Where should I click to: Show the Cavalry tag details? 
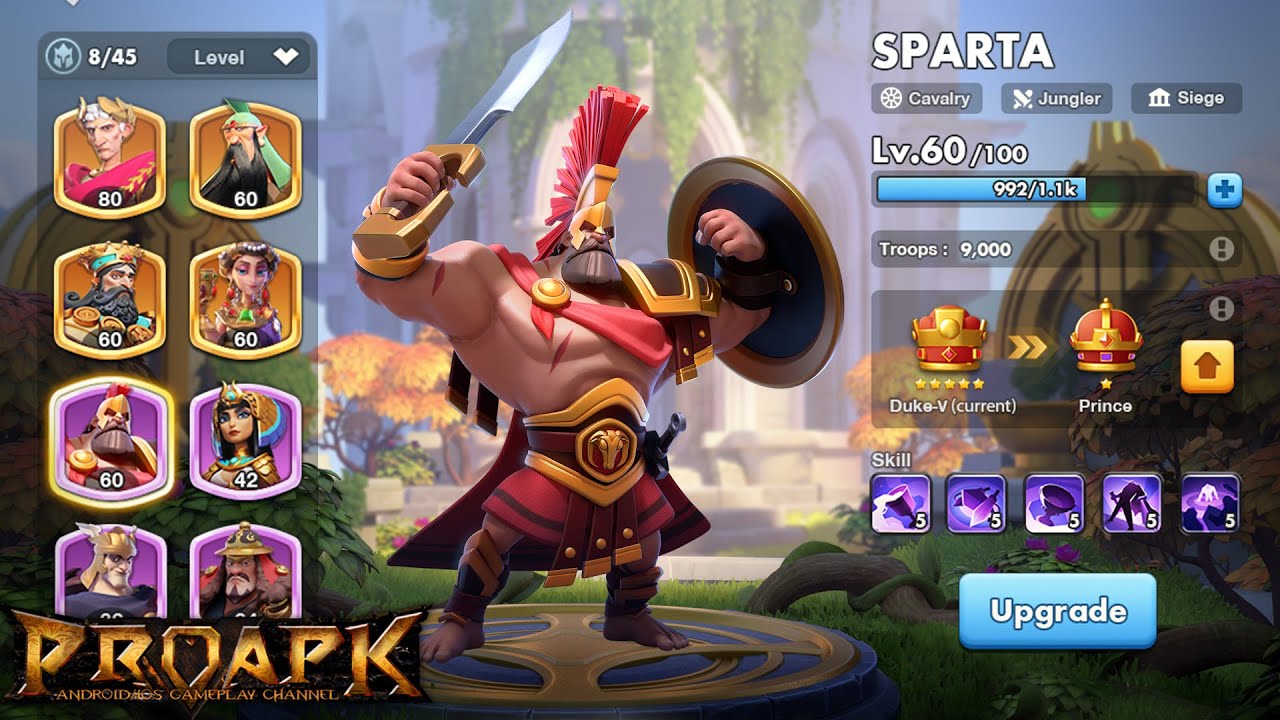coord(926,98)
